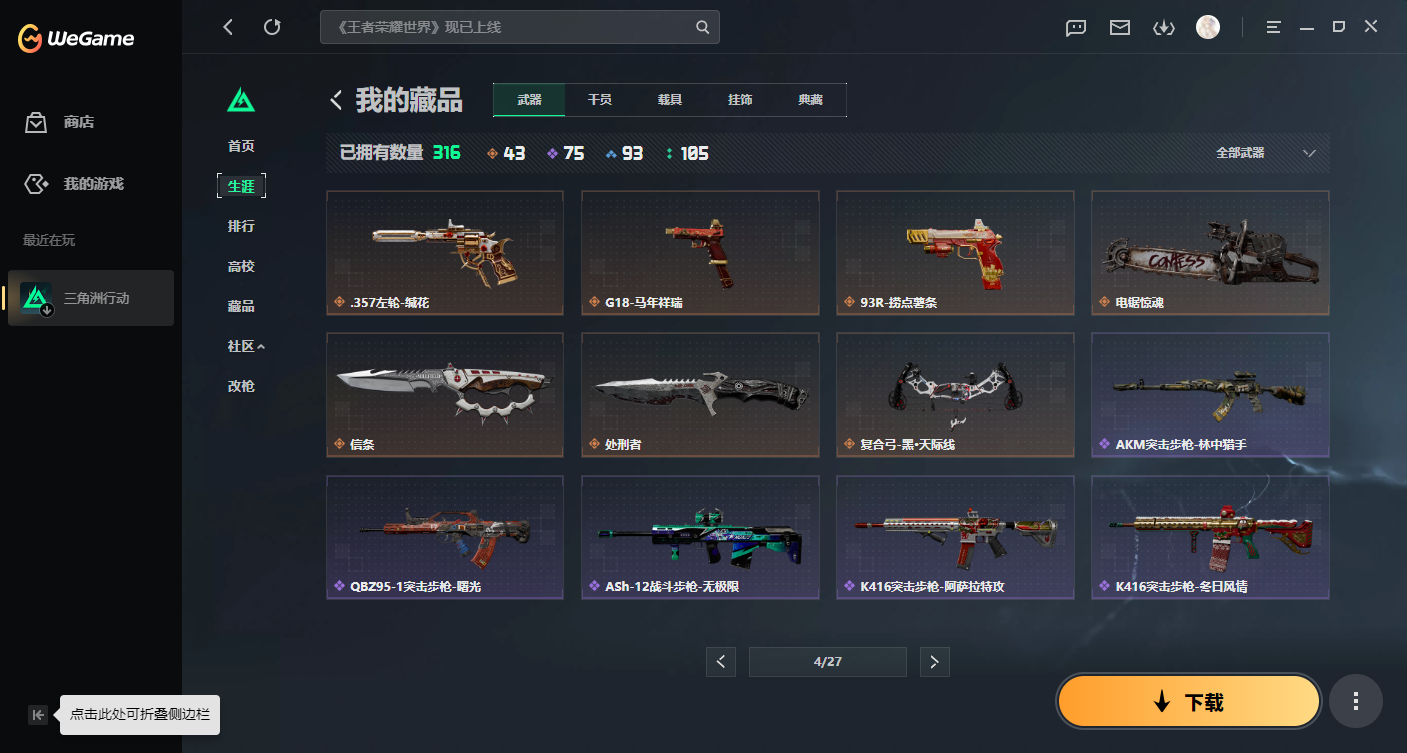
Task: Switch to the 挂饰 tab
Action: click(x=740, y=100)
